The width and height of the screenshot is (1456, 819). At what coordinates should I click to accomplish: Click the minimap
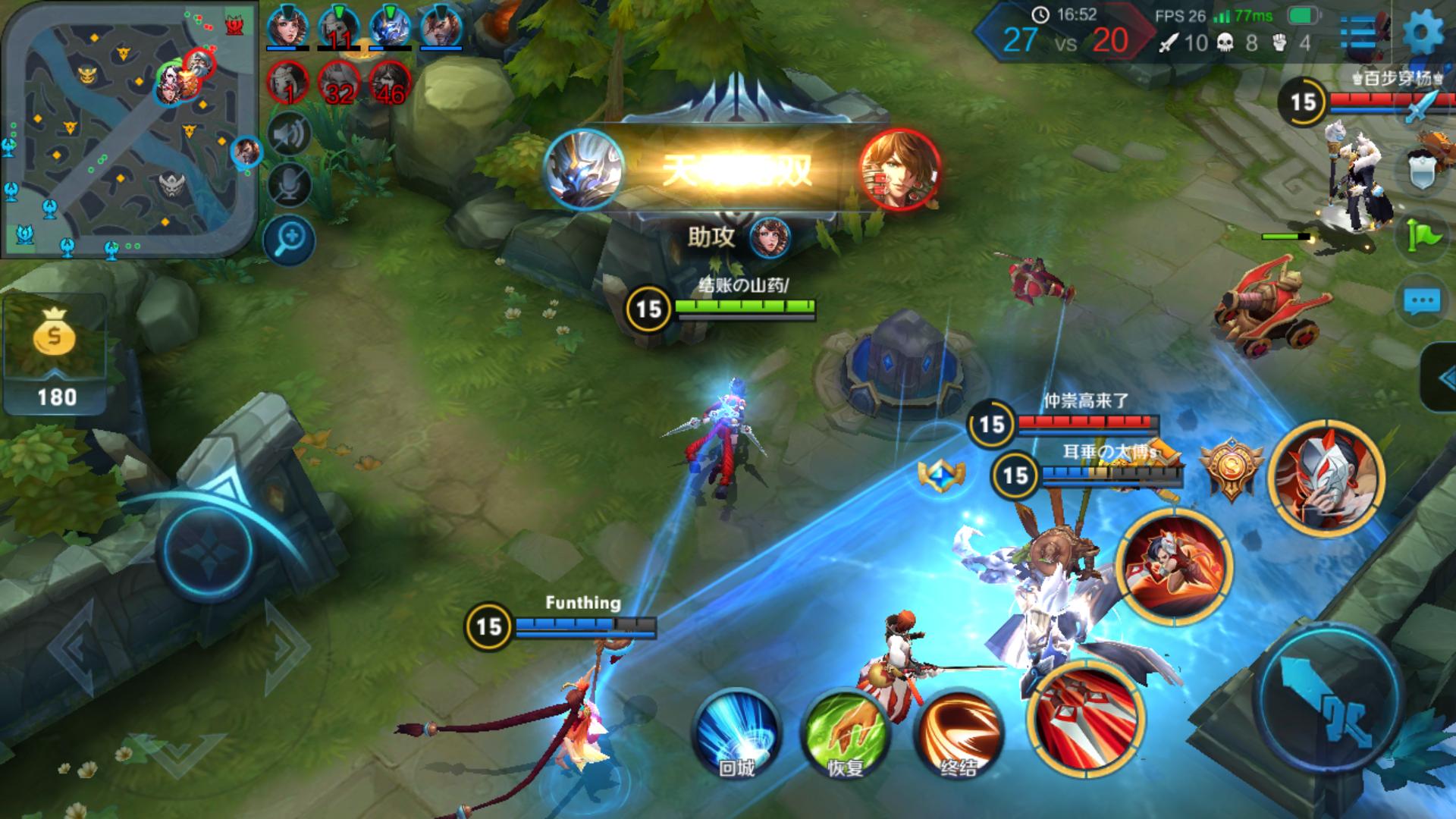click(129, 129)
